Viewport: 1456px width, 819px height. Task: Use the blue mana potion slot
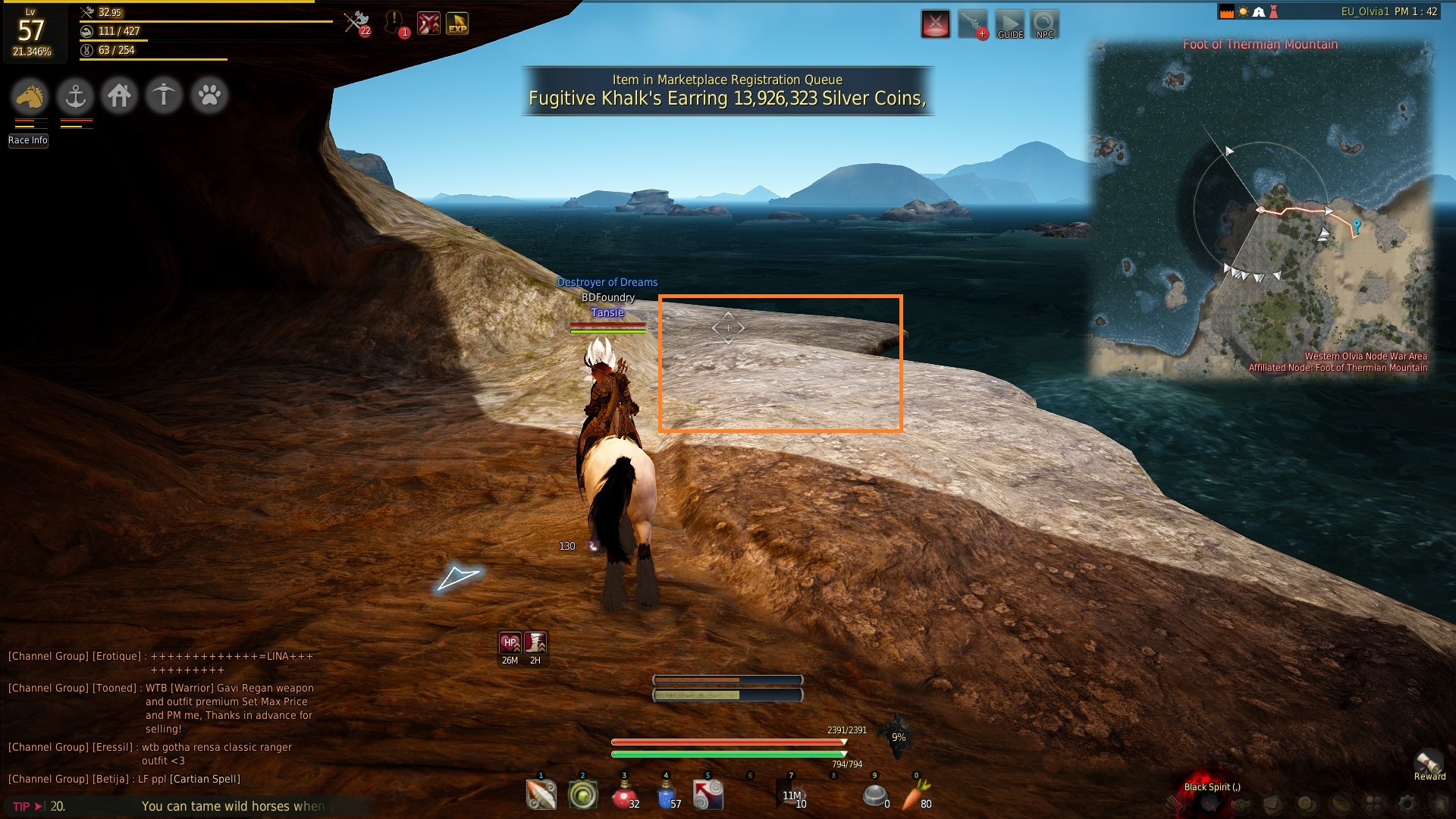click(666, 795)
